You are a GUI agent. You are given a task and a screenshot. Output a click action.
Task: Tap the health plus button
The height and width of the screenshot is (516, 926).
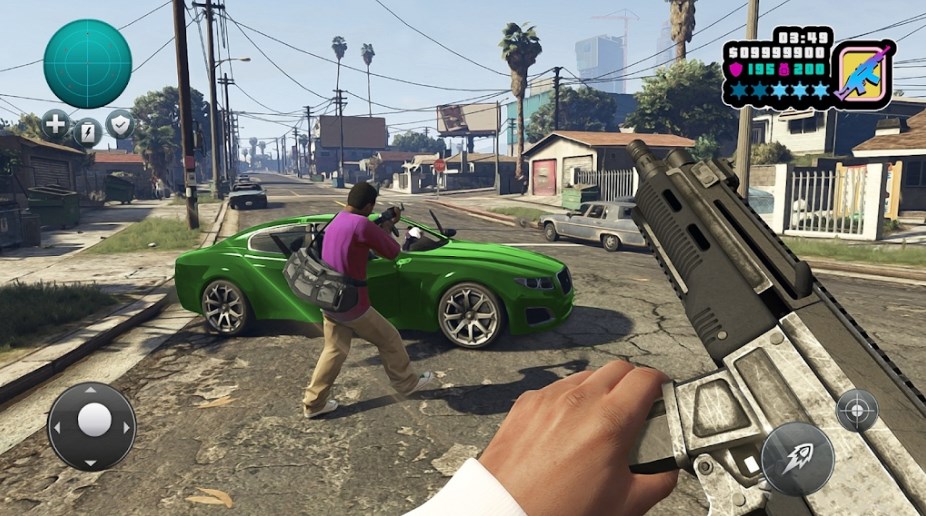(56, 125)
